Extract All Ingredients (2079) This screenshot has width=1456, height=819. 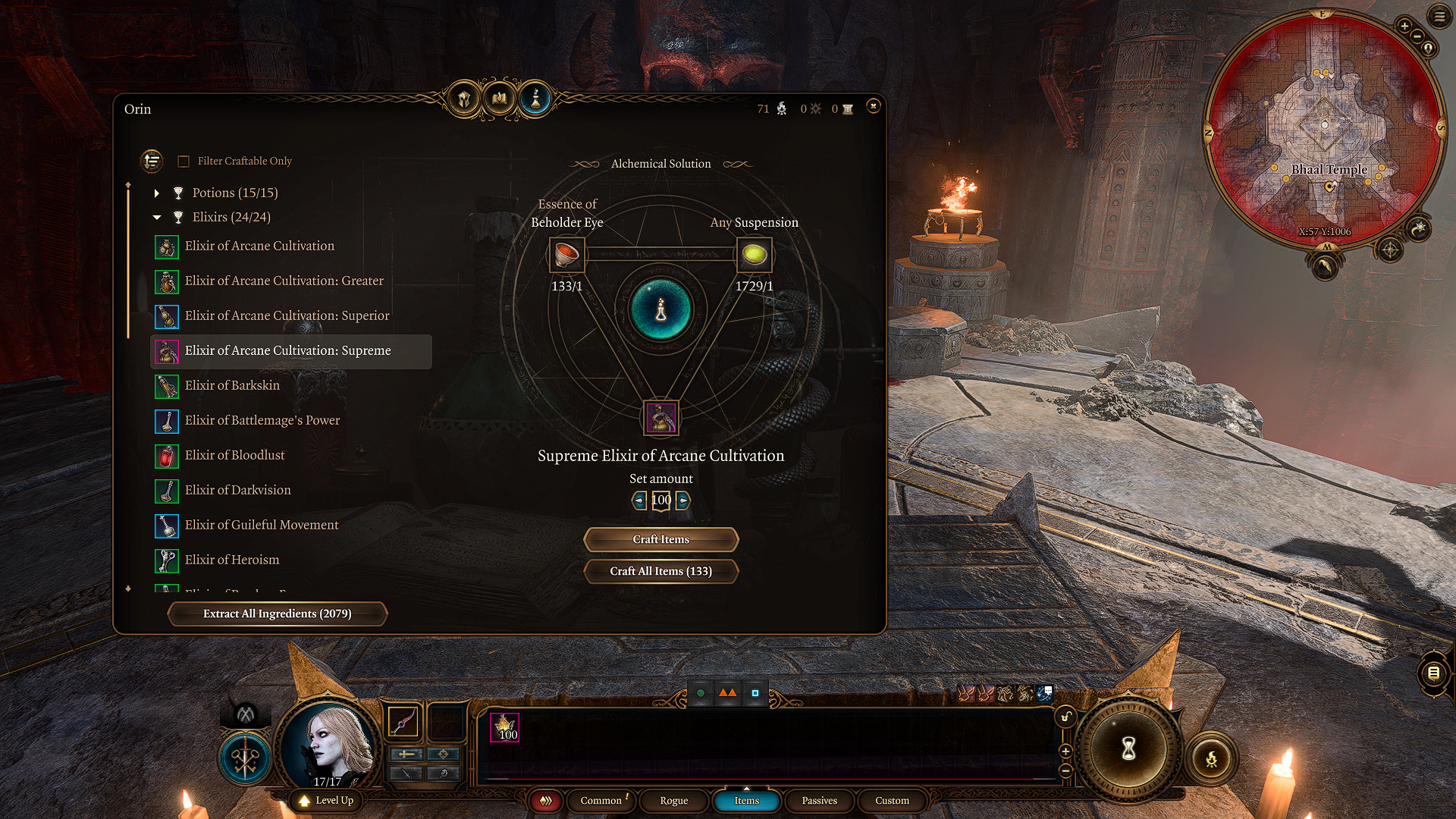click(277, 613)
